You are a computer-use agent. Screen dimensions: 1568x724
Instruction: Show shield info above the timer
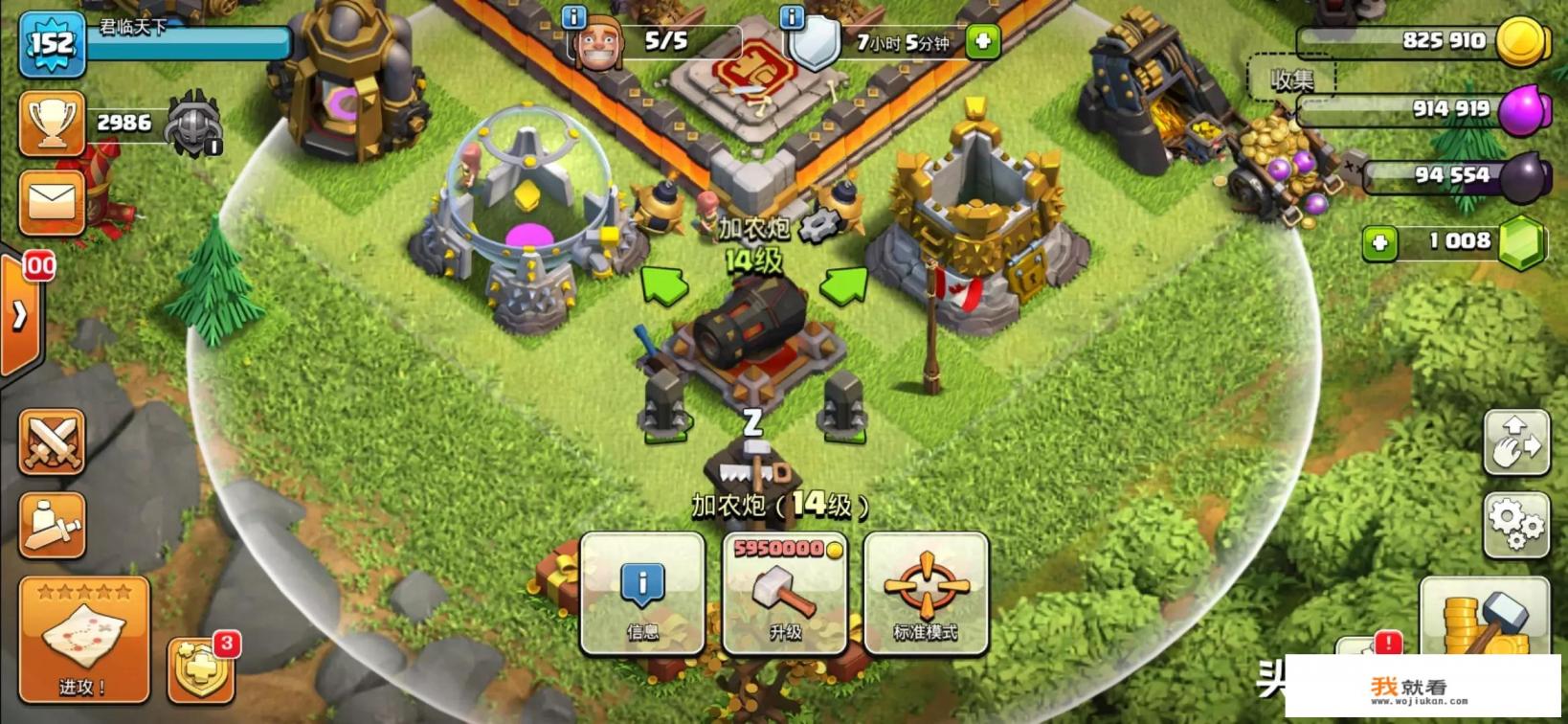(792, 16)
